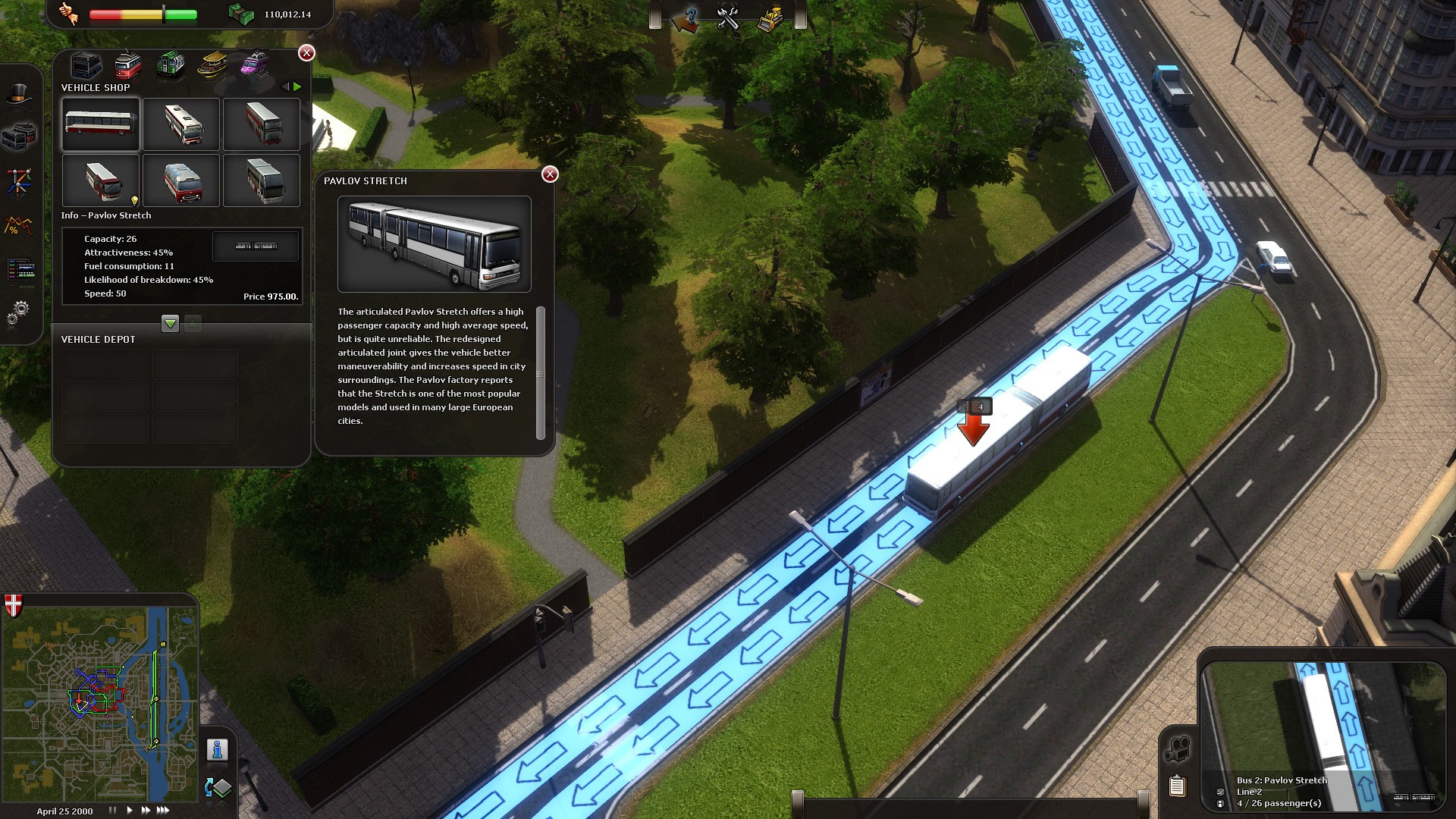The height and width of the screenshot is (819, 1456).
Task: Select the Pavlov Stretch bus in shop
Action: 101,124
